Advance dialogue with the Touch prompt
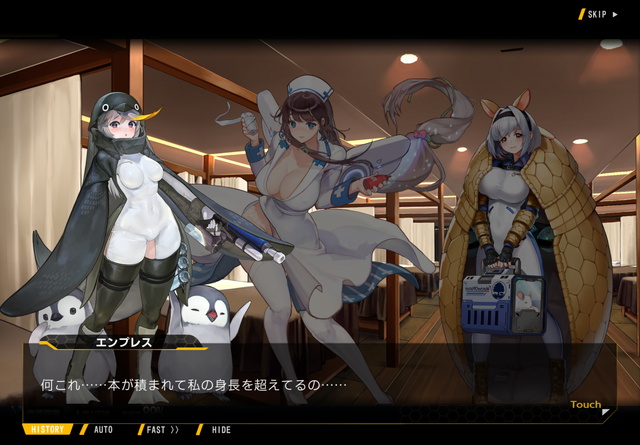Image resolution: width=640 pixels, height=445 pixels. point(588,405)
